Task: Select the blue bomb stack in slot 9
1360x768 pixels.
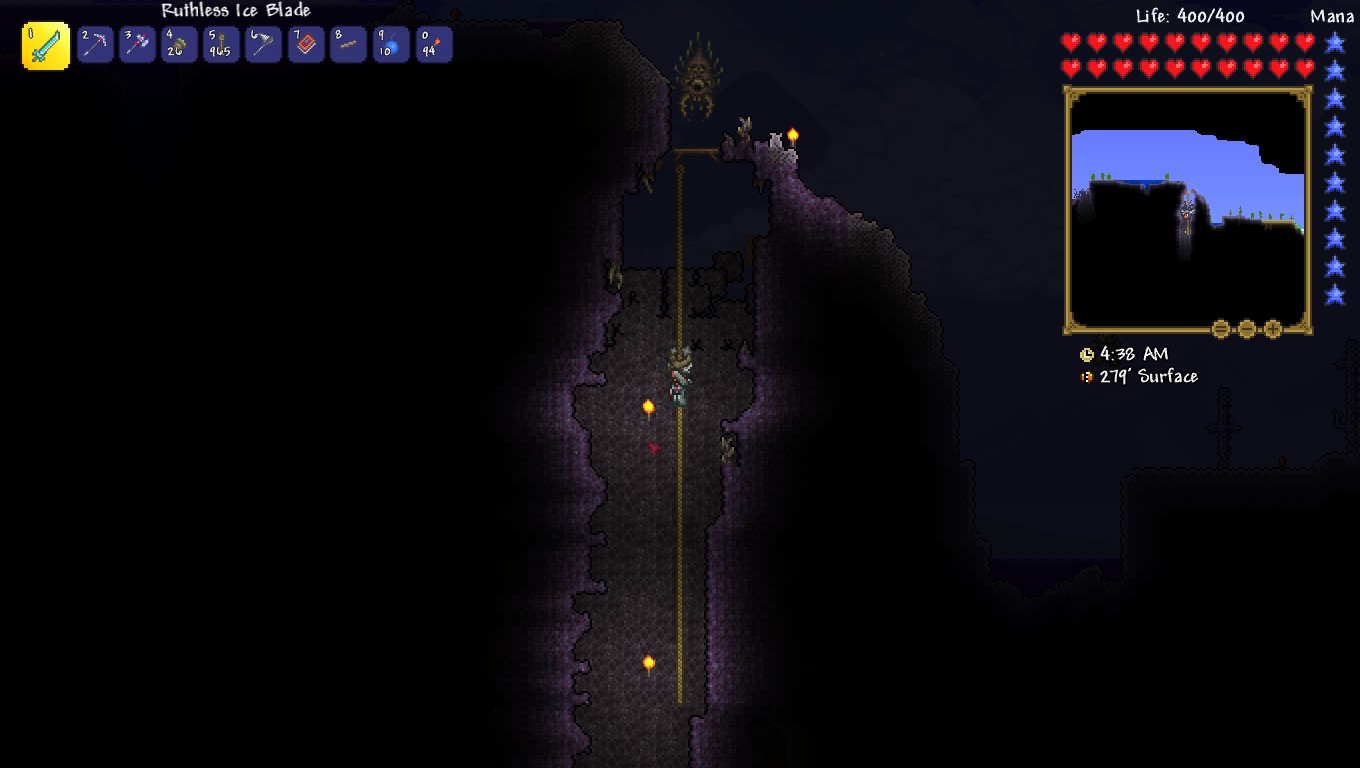Action: (x=391, y=45)
